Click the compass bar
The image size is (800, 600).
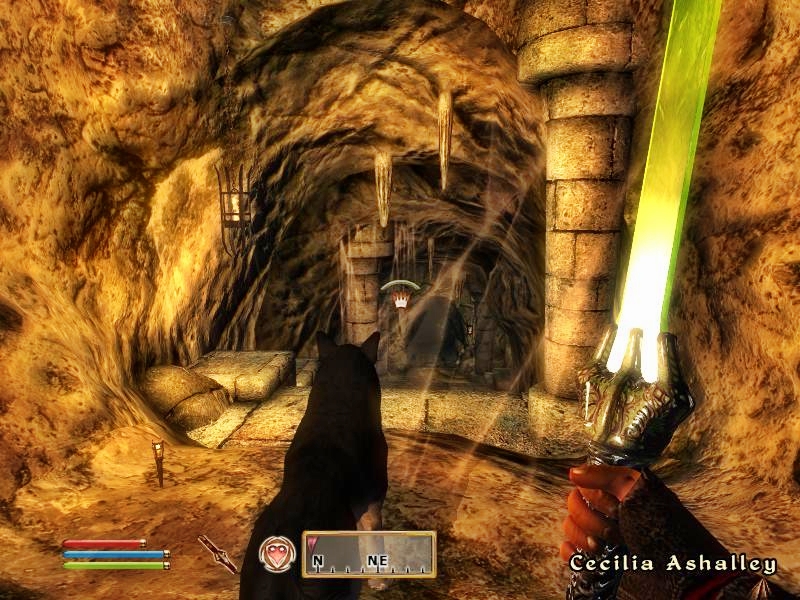(x=369, y=555)
